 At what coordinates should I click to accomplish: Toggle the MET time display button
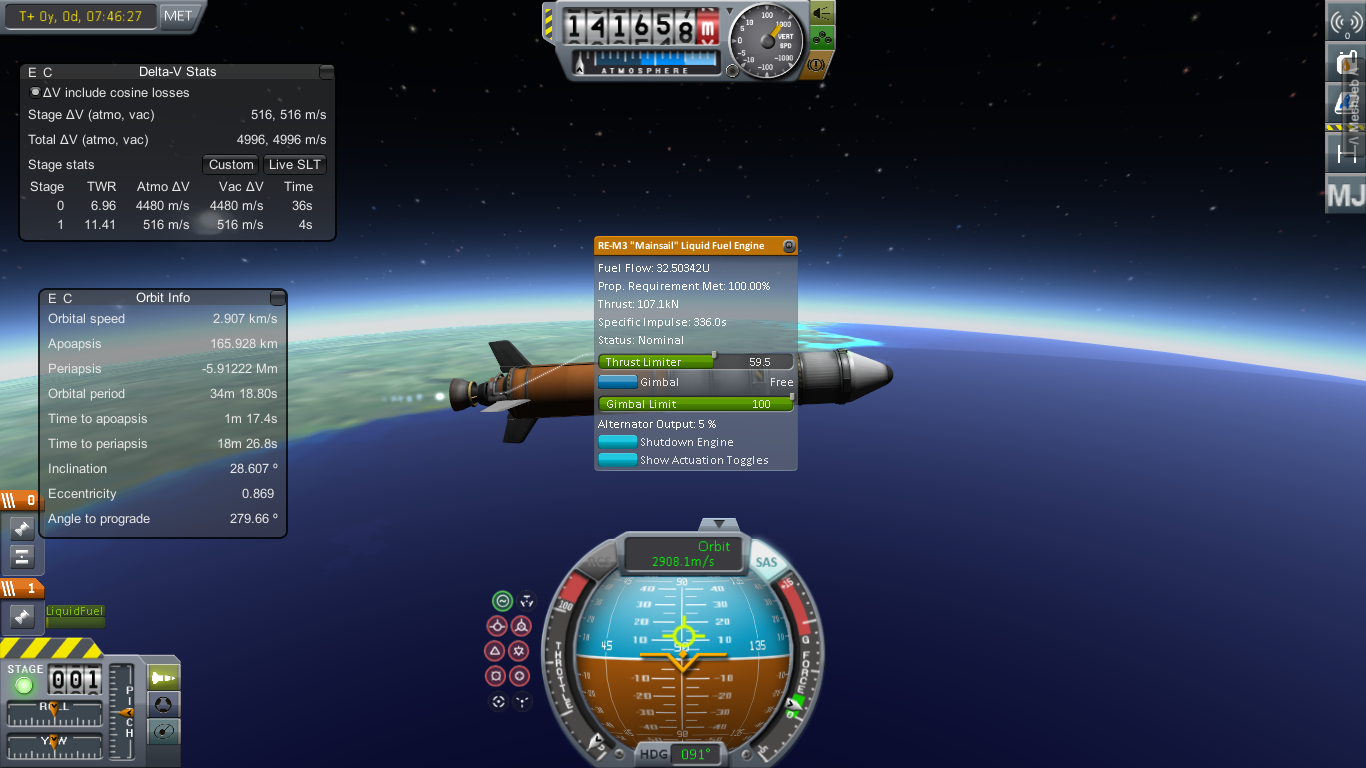[x=180, y=16]
